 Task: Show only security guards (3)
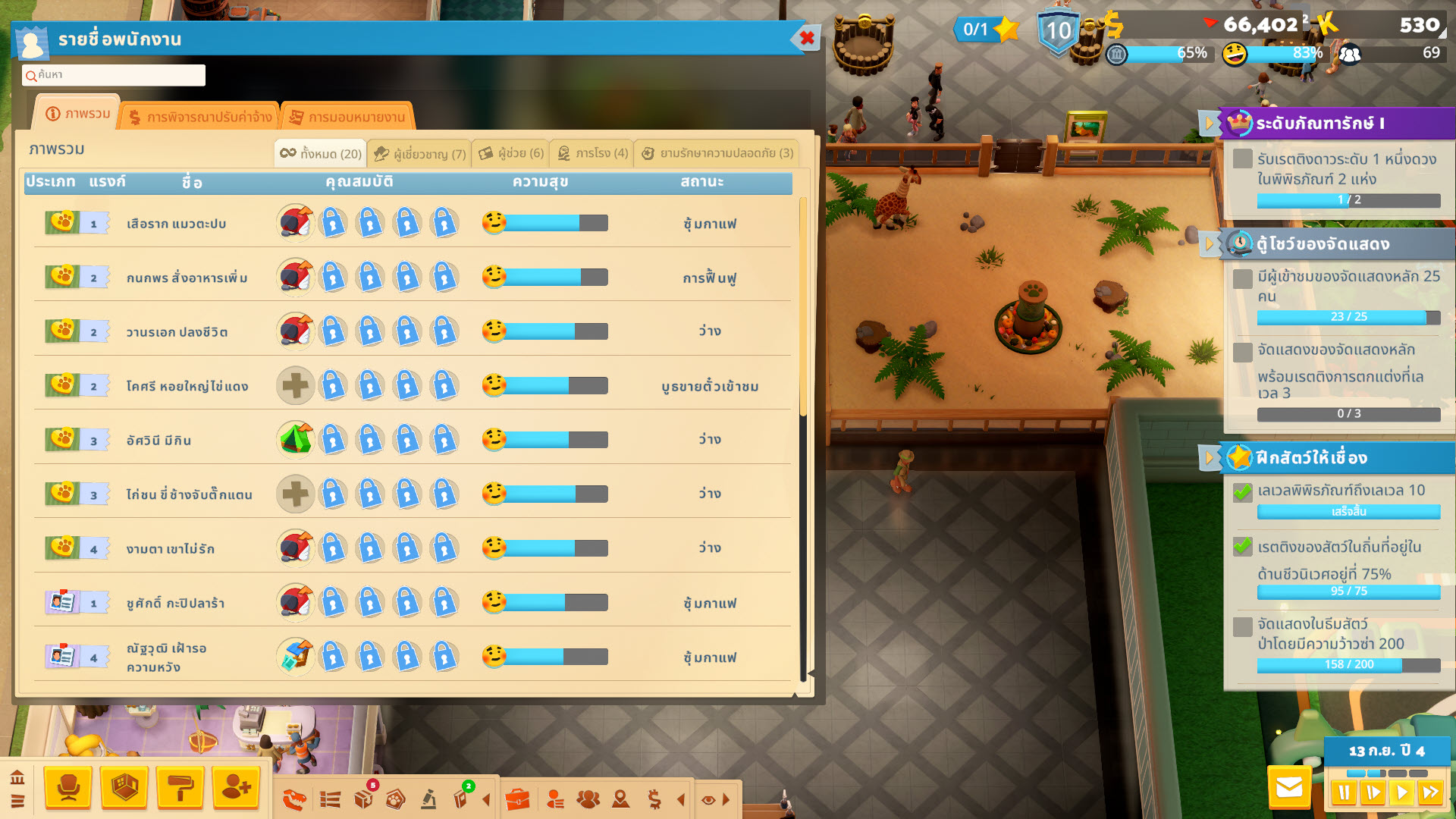point(717,154)
